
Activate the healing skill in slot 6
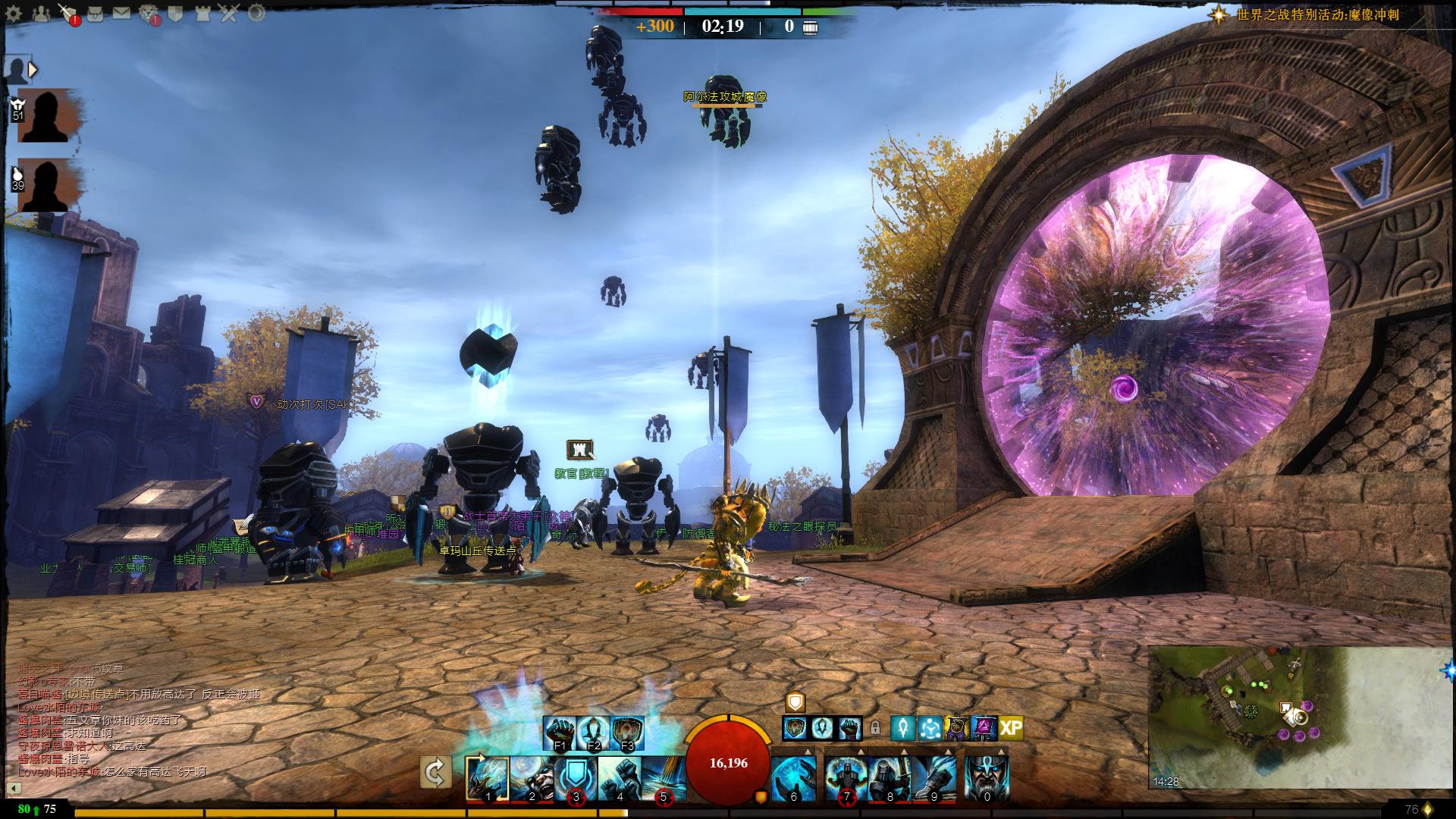[x=793, y=778]
